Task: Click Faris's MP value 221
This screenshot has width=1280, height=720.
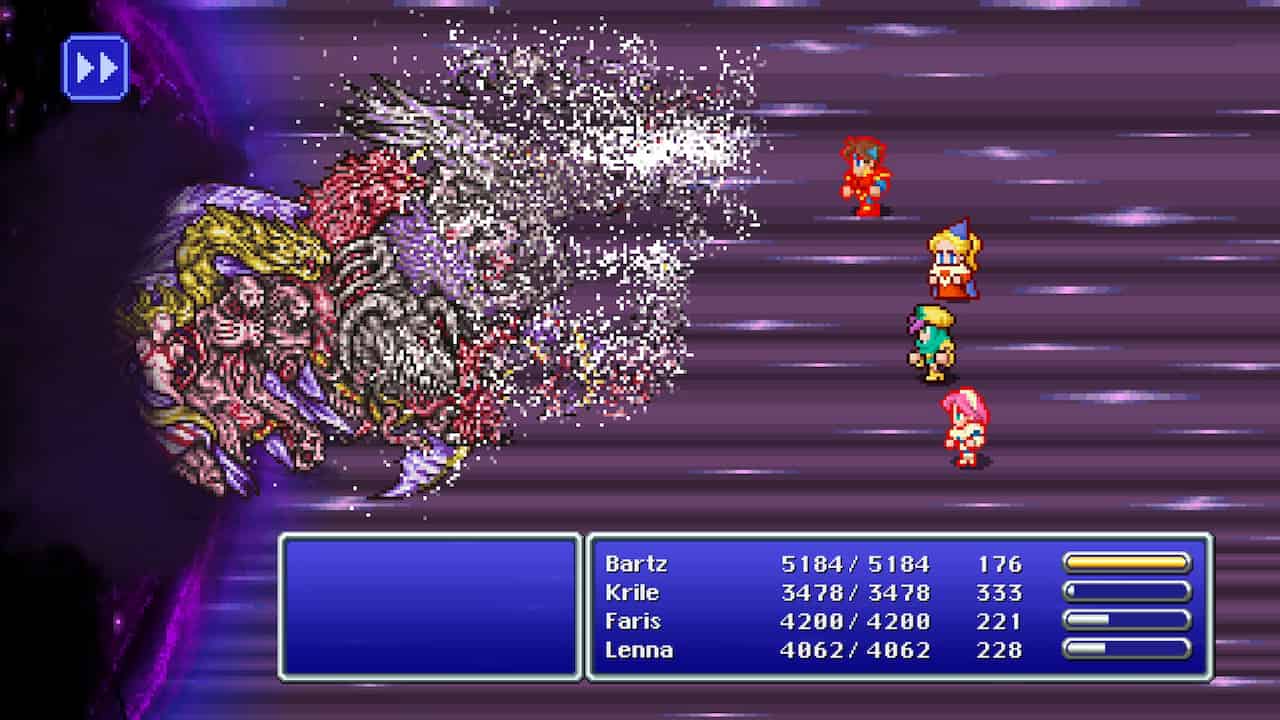Action: [x=1000, y=622]
